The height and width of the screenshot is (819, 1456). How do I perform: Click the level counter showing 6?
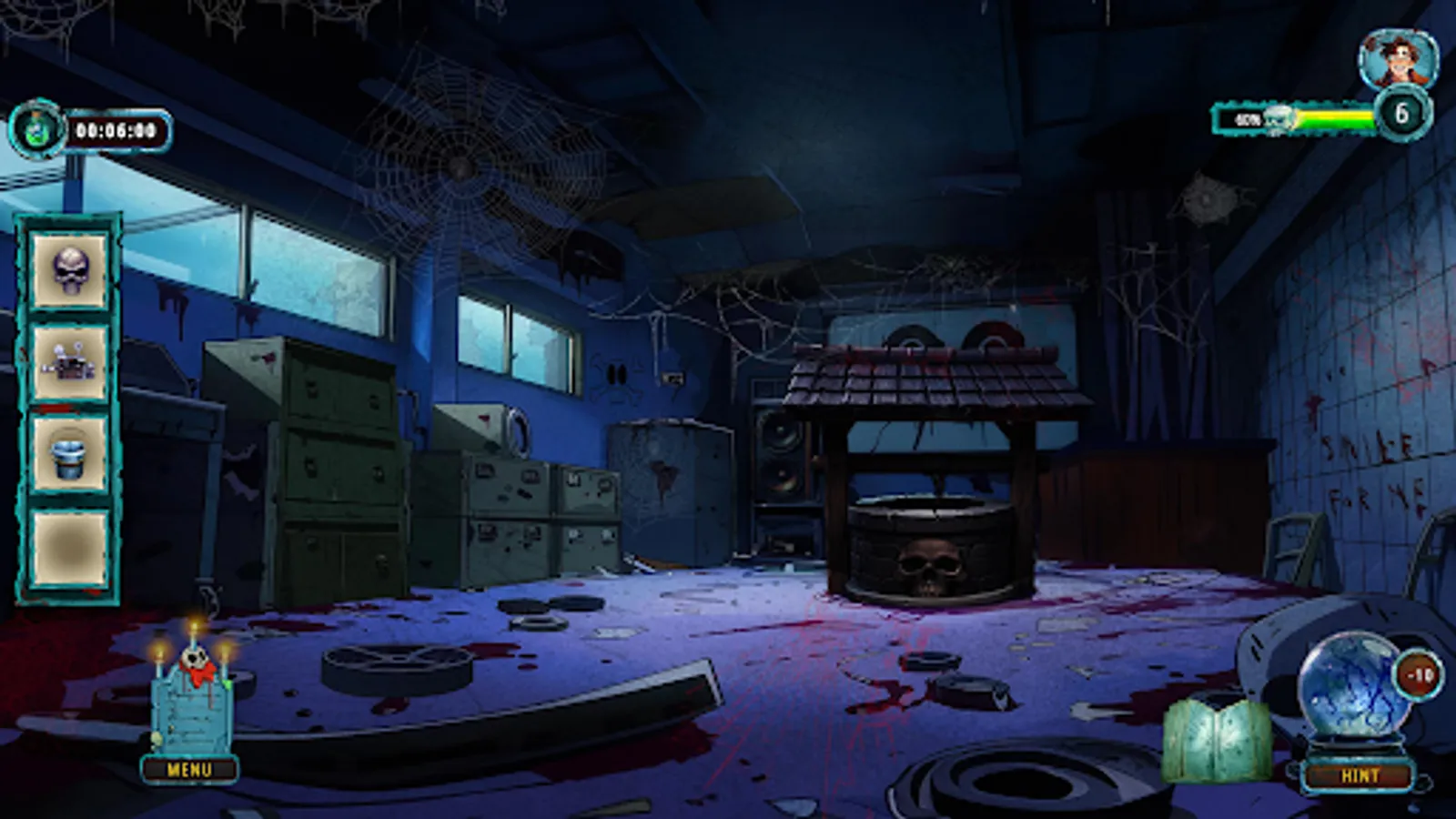pos(1401,113)
